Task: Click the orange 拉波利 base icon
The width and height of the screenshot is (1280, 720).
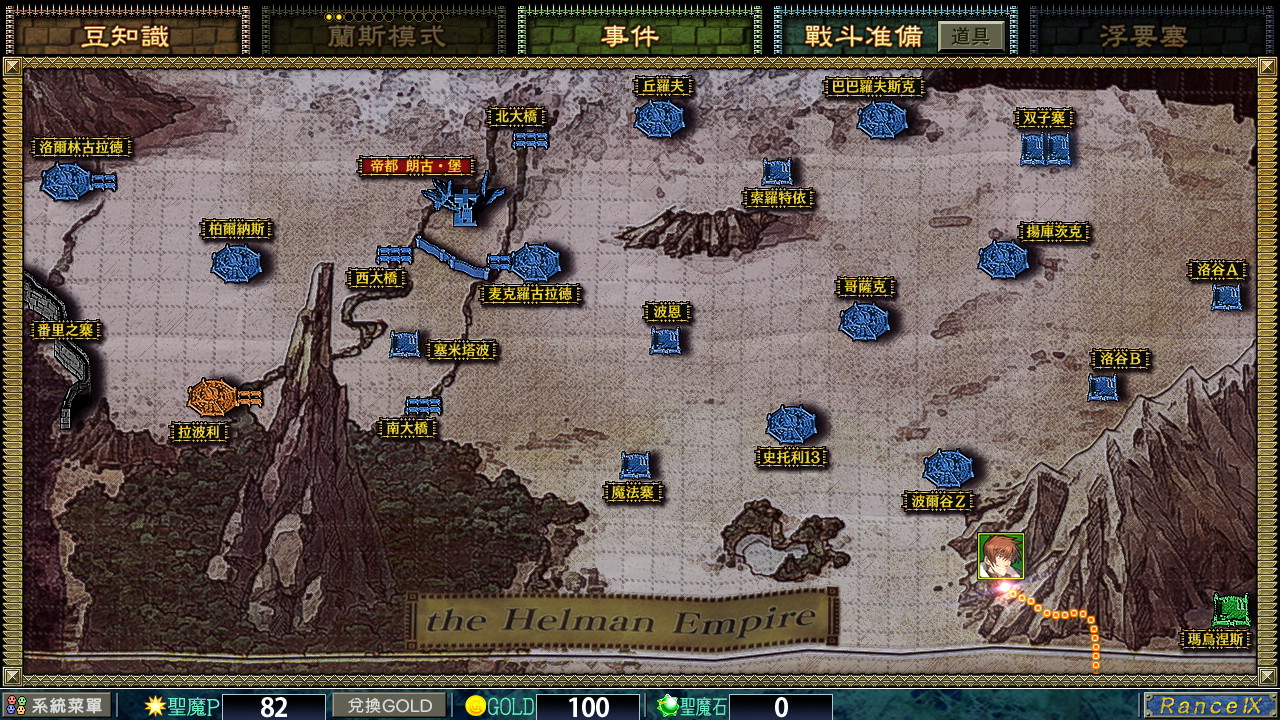Action: pyautogui.click(x=211, y=398)
